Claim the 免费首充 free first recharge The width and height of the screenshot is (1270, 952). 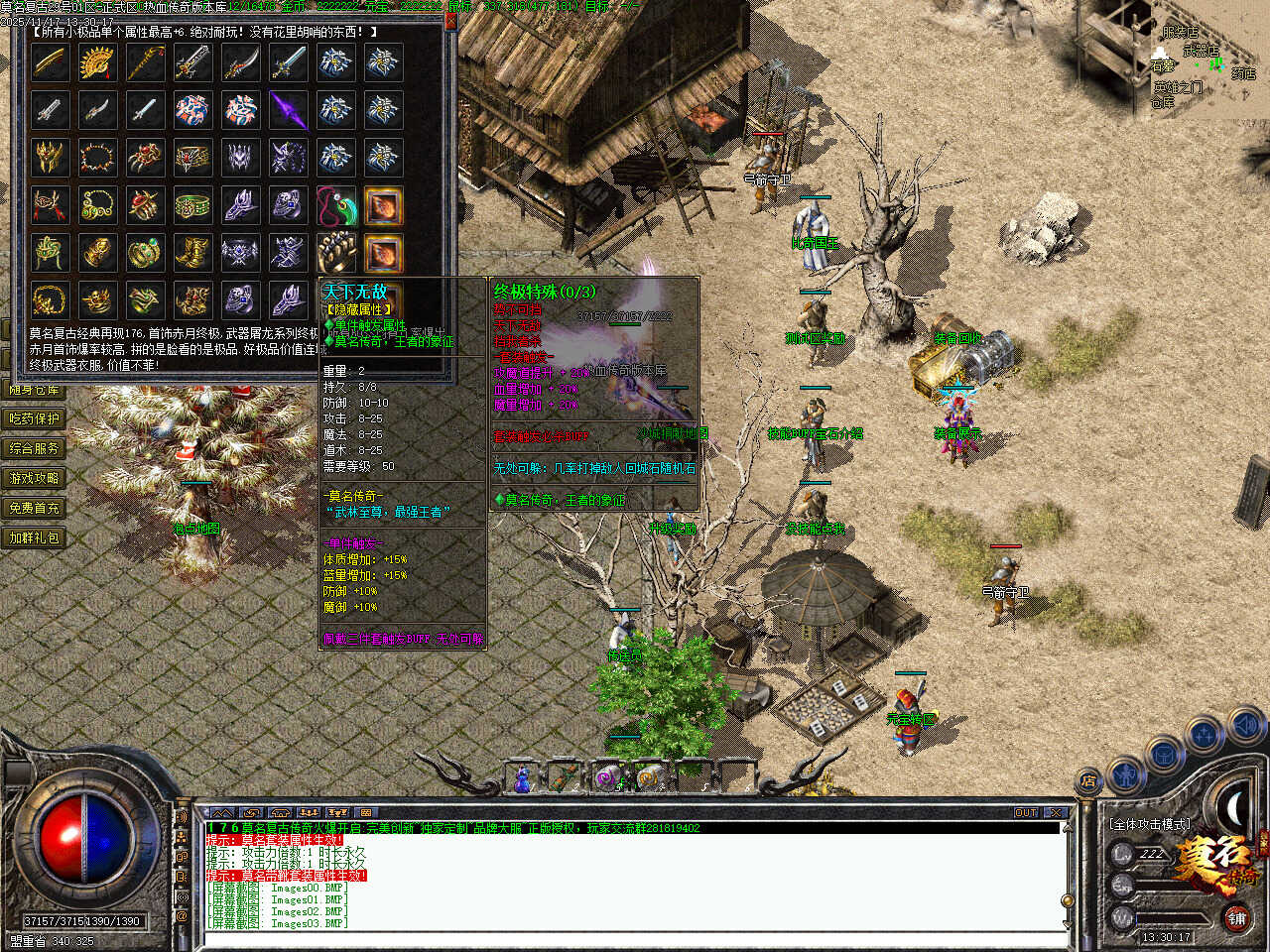[35, 509]
